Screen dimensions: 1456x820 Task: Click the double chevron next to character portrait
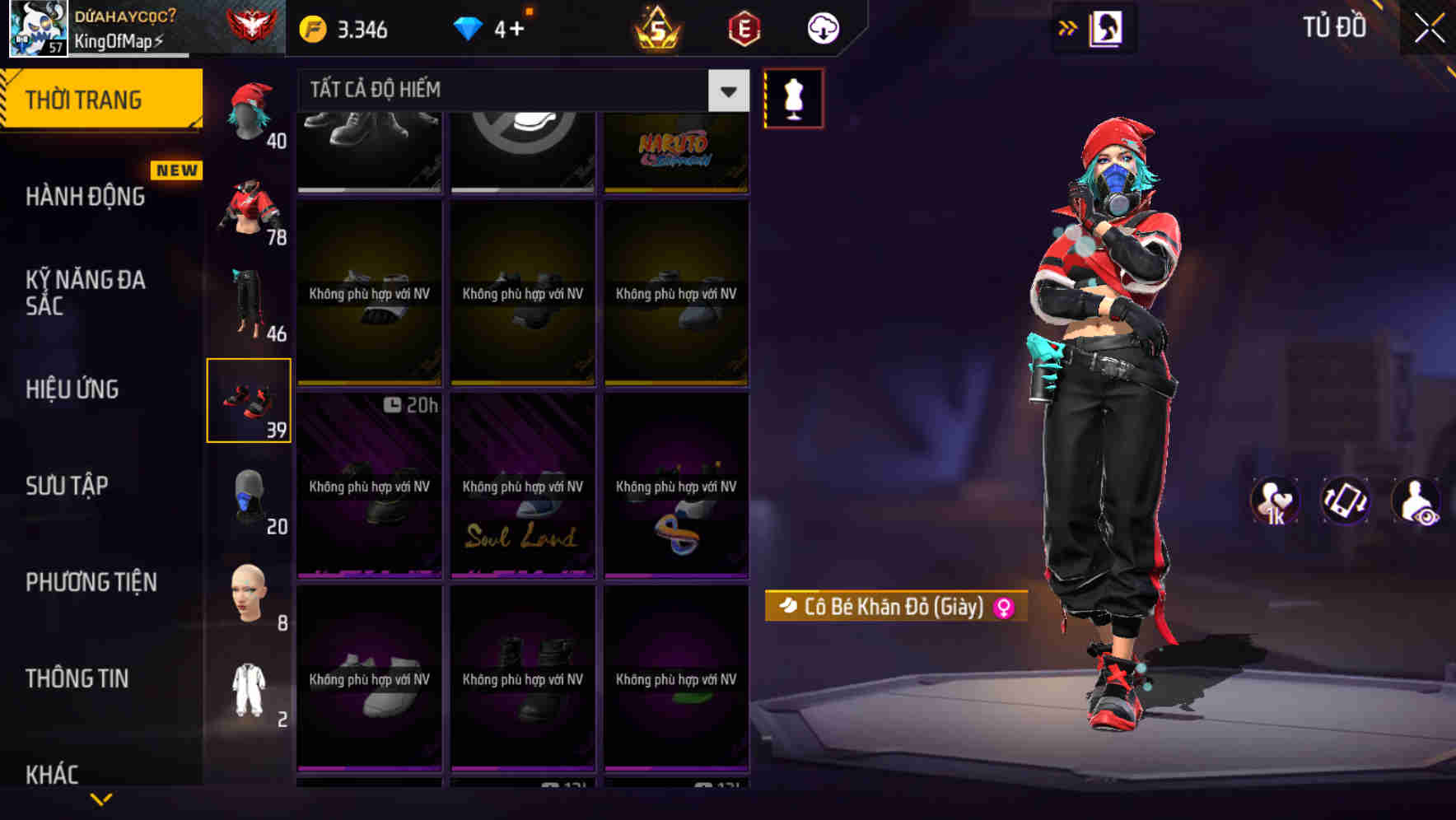(1068, 27)
